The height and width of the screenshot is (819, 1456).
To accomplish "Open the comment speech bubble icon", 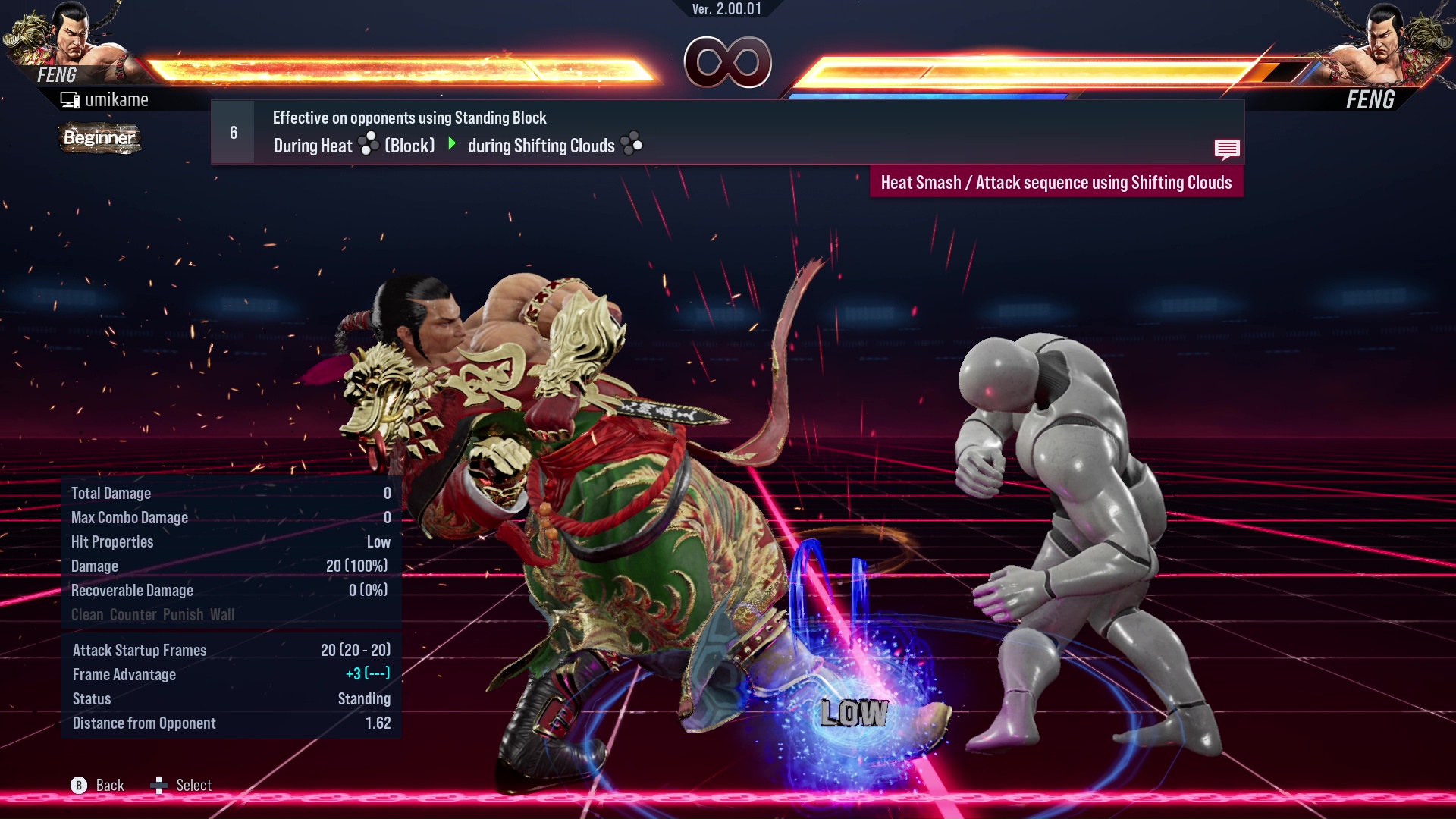I will point(1227,149).
